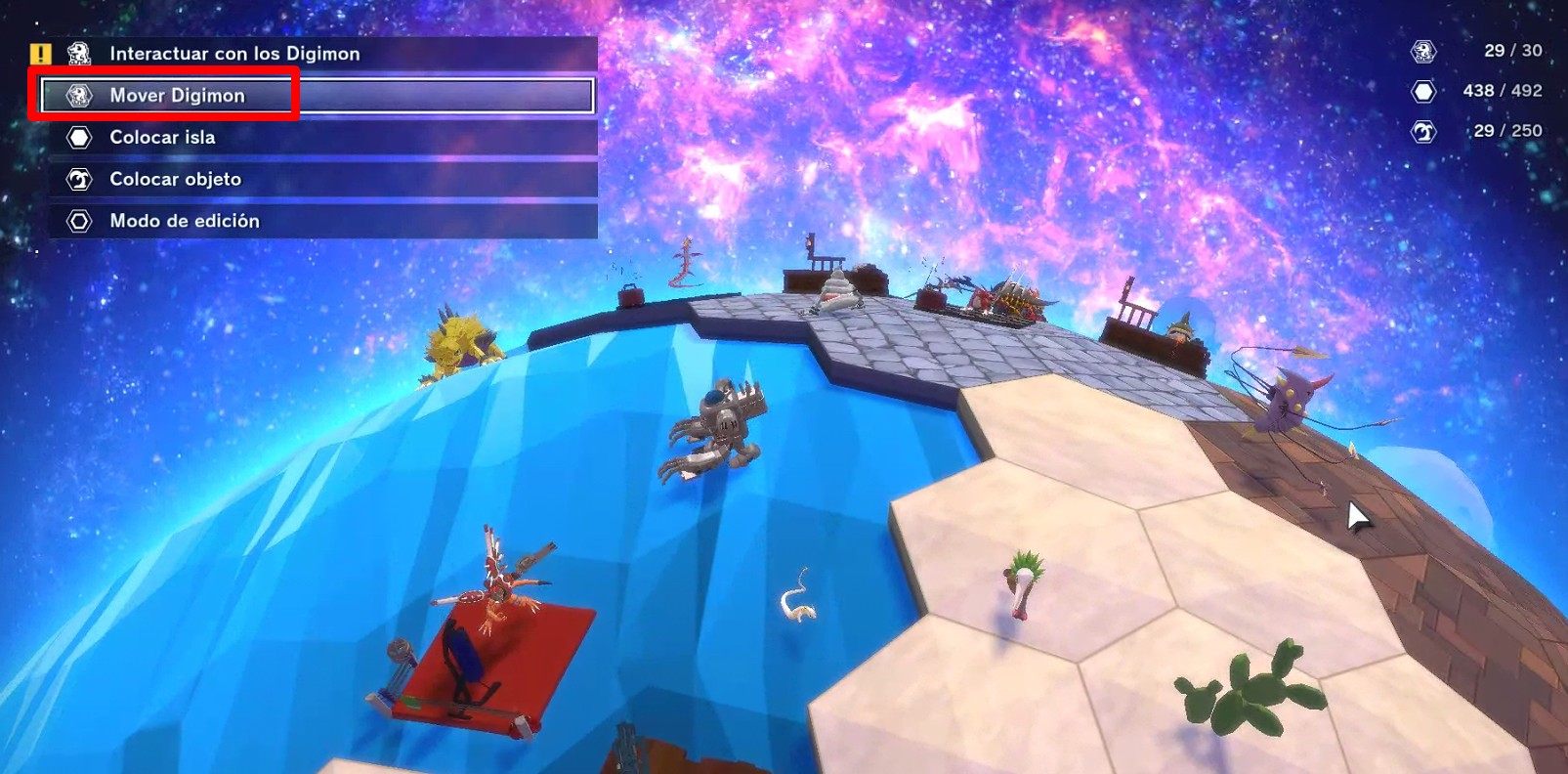Open the Colocar isla option
This screenshot has height=774, width=1568.
tap(163, 138)
